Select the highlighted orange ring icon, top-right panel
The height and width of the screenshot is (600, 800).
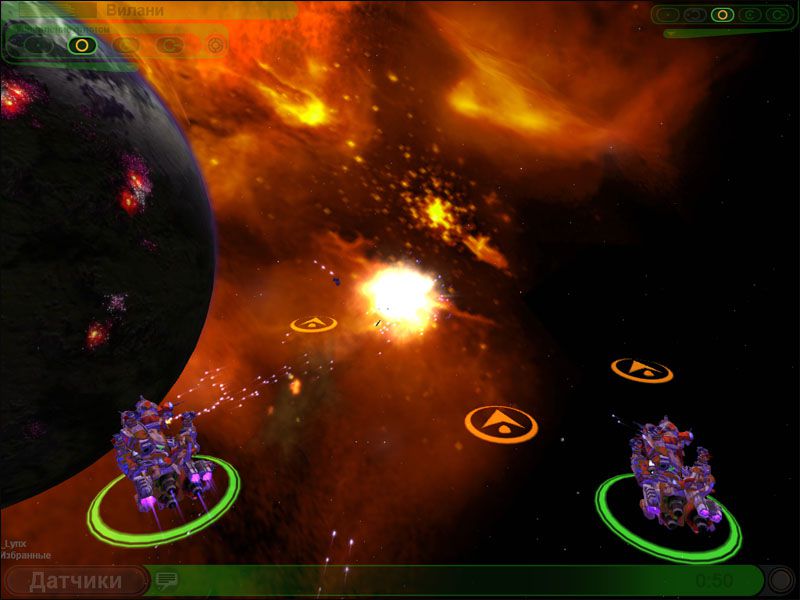pyautogui.click(x=722, y=15)
